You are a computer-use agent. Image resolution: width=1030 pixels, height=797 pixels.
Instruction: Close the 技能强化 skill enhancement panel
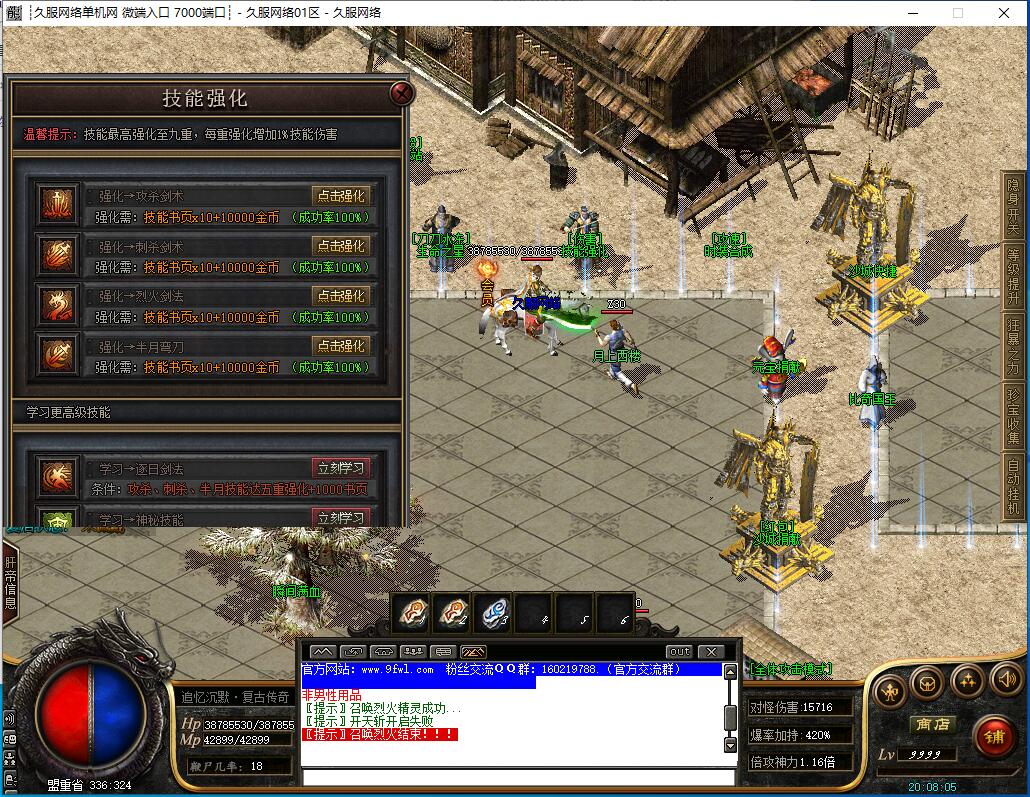click(402, 94)
